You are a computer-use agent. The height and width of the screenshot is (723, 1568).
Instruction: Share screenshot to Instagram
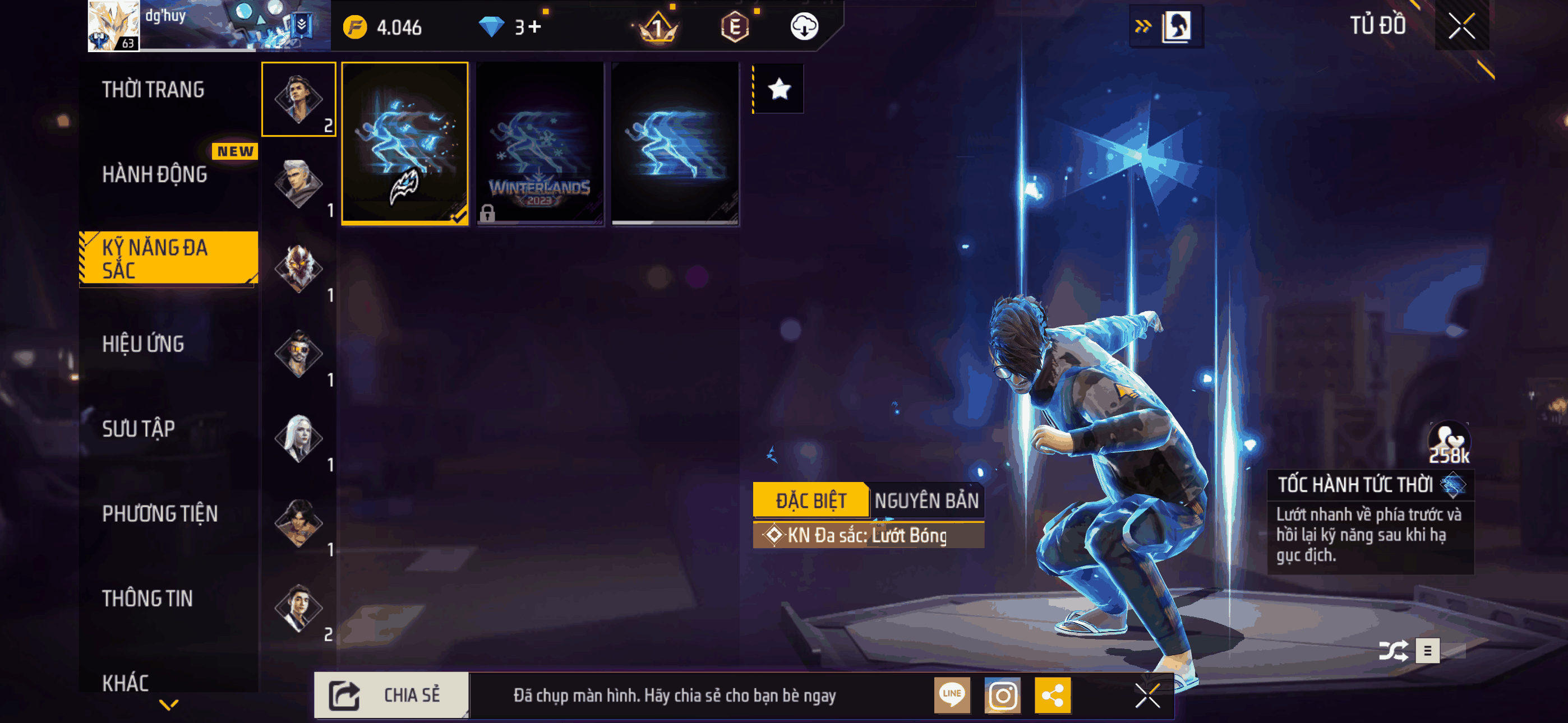pyautogui.click(x=1003, y=695)
